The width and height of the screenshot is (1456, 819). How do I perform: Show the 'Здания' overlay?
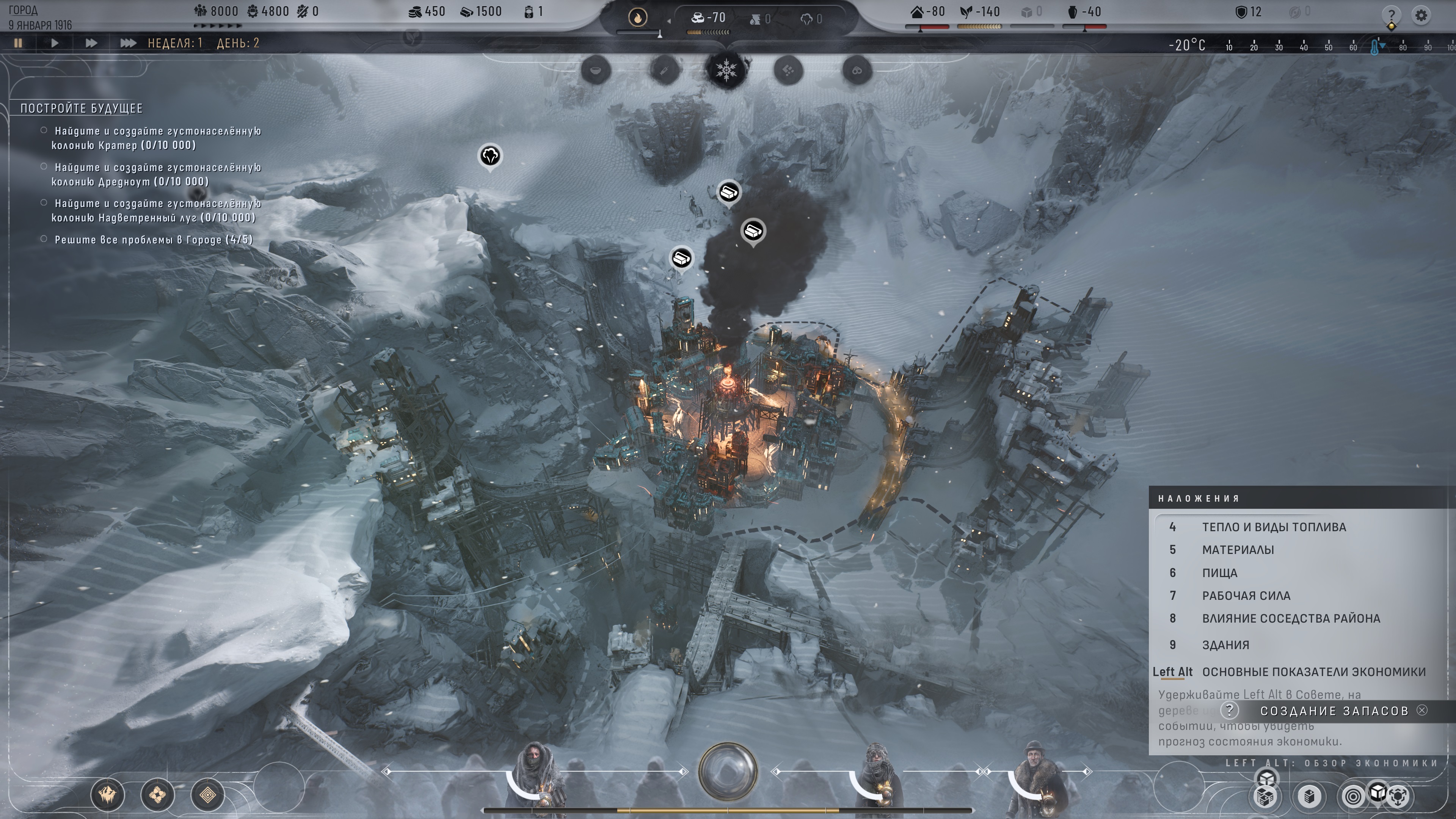click(1225, 645)
